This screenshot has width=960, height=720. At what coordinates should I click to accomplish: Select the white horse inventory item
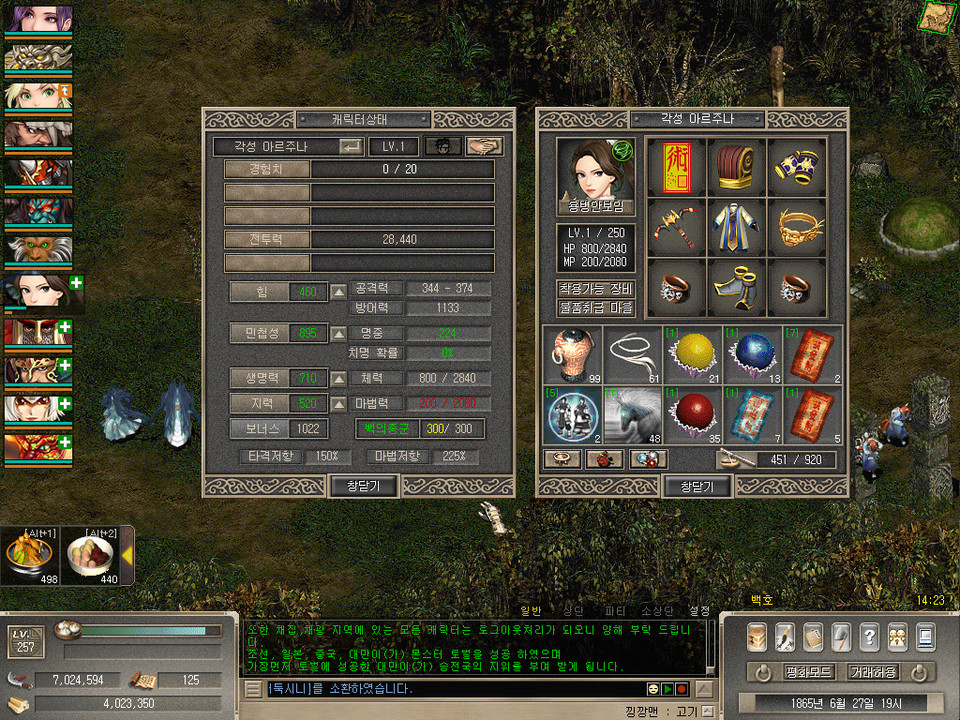[632, 415]
